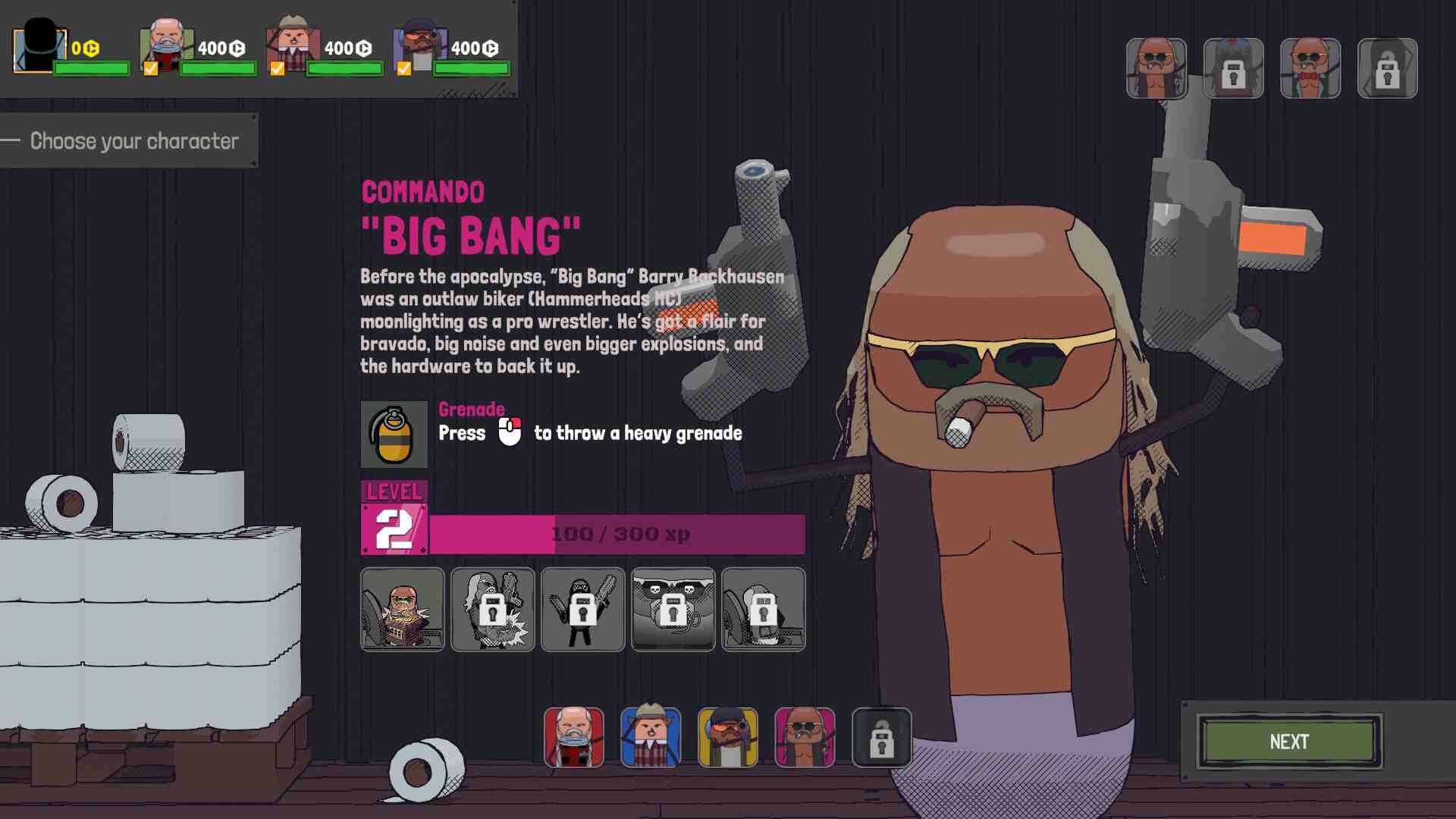The image size is (1456, 819).
Task: Select the Big Bang portrait on pink
Action: coord(805,737)
